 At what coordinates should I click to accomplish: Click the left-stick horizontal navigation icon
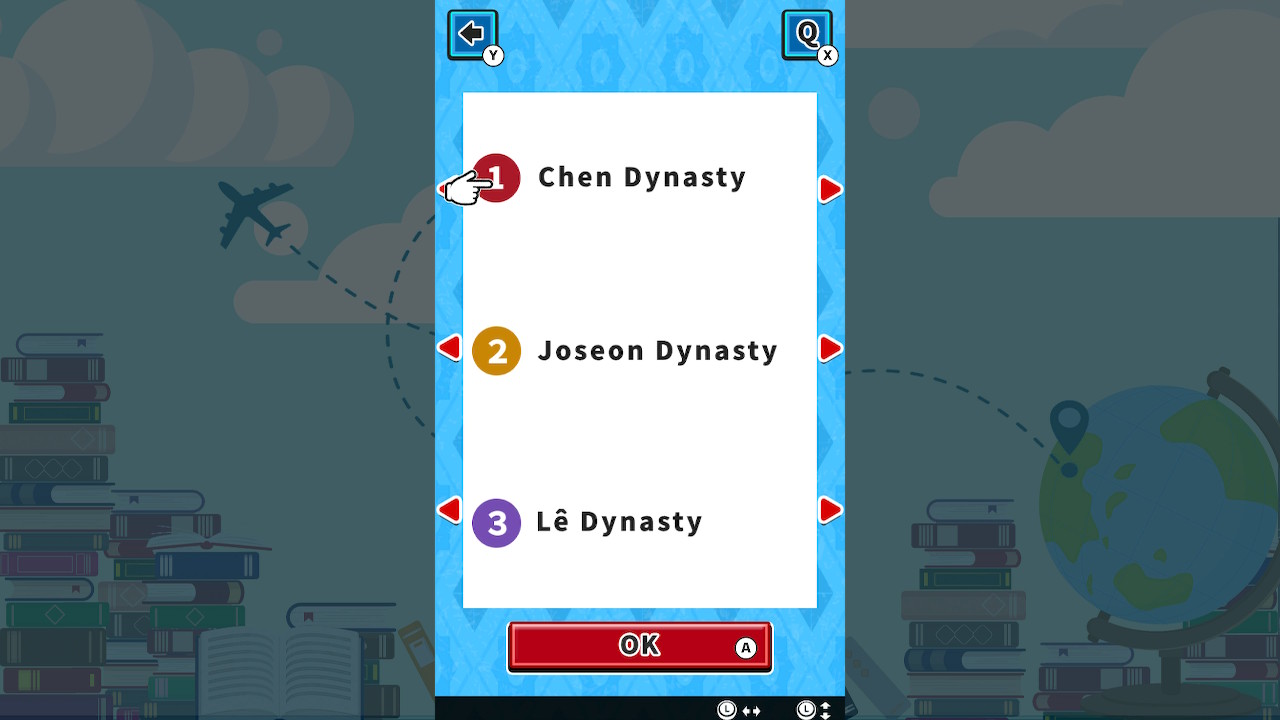(x=737, y=710)
